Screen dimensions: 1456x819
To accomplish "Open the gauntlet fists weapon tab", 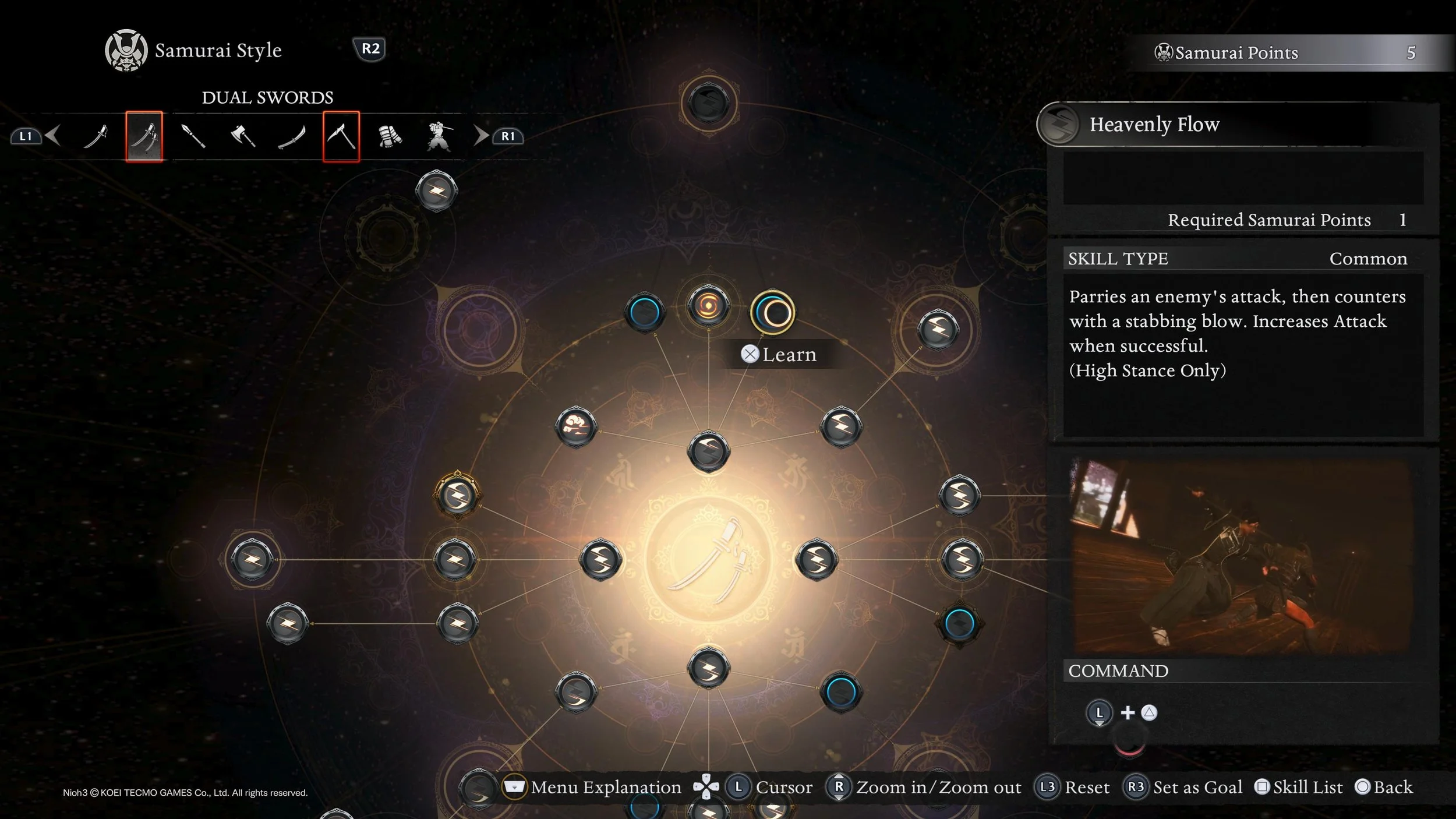I will tap(390, 137).
